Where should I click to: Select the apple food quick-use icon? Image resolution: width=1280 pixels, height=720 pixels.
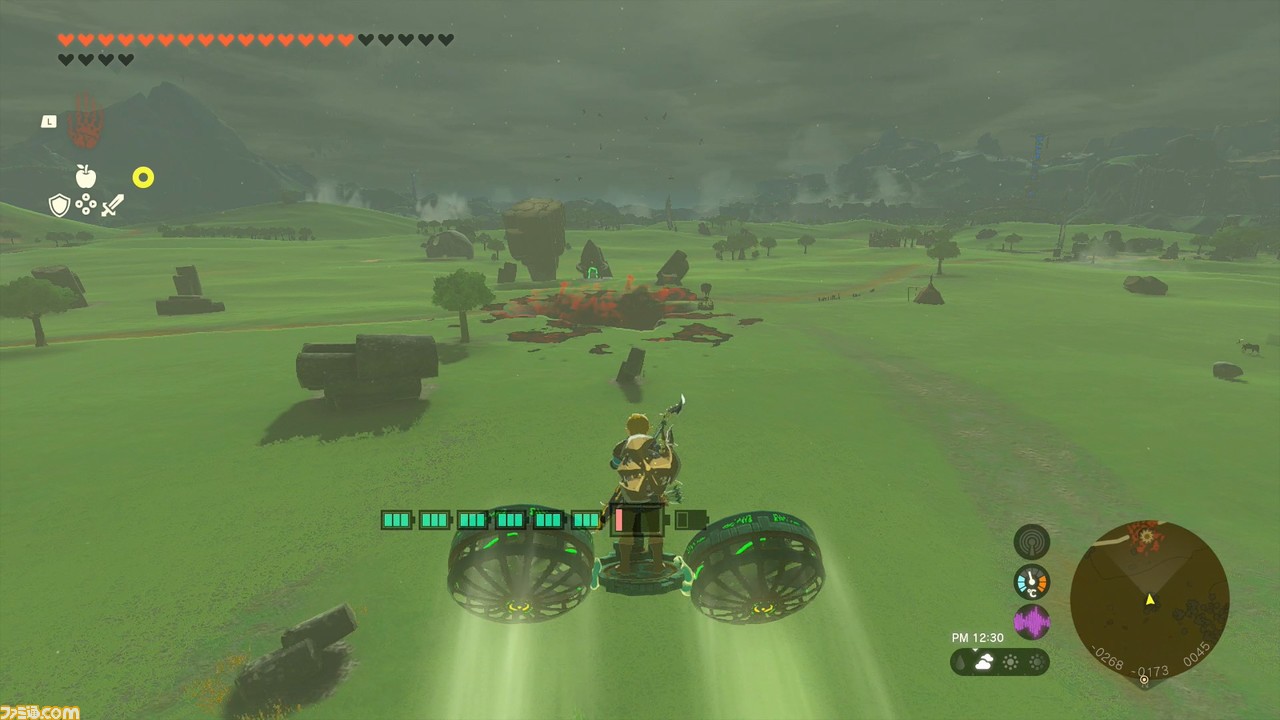tap(86, 177)
